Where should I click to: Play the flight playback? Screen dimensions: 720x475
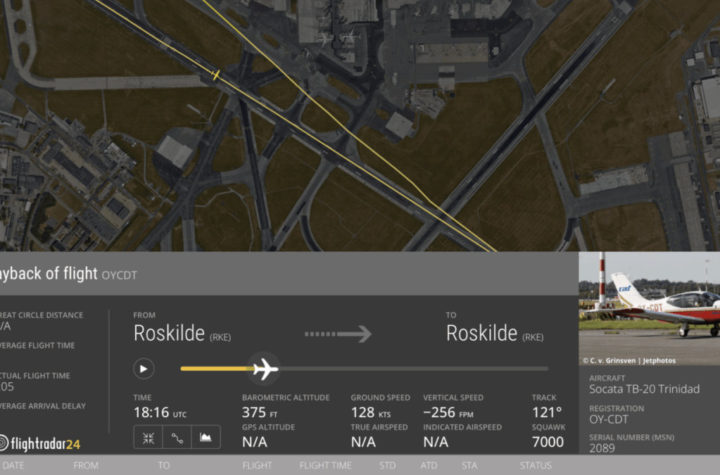[x=144, y=369]
